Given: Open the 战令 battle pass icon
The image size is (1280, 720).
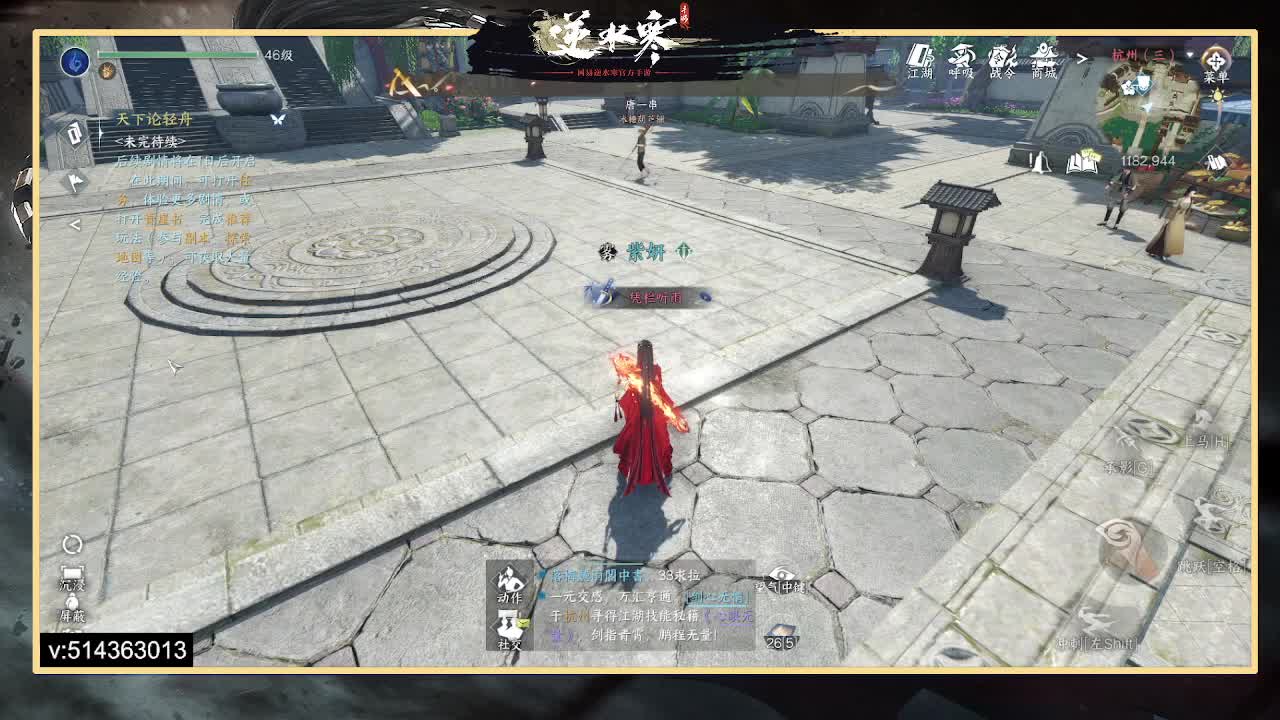Looking at the screenshot, I should click(1002, 60).
